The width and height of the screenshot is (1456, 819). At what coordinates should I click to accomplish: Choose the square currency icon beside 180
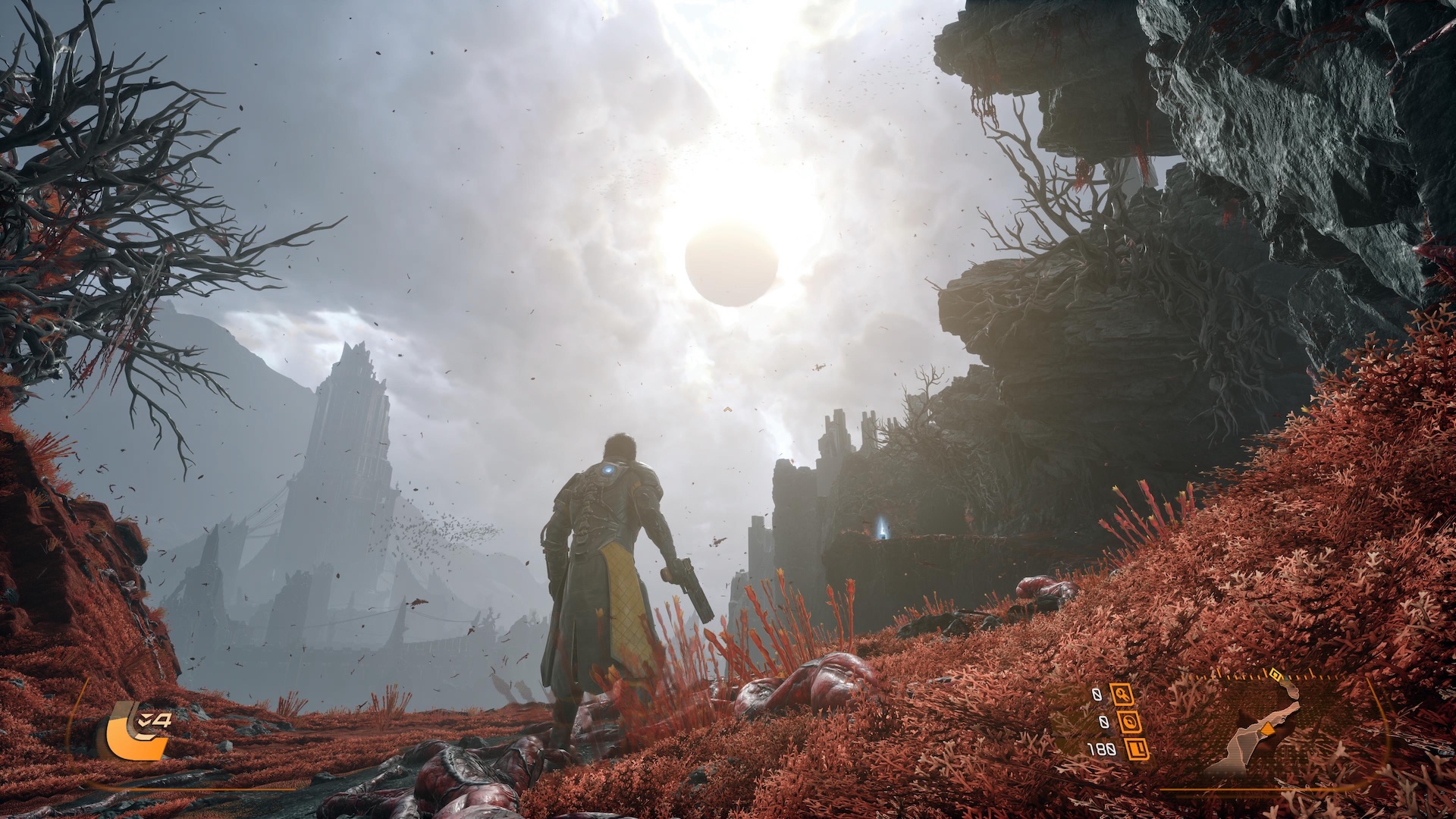click(x=1136, y=749)
